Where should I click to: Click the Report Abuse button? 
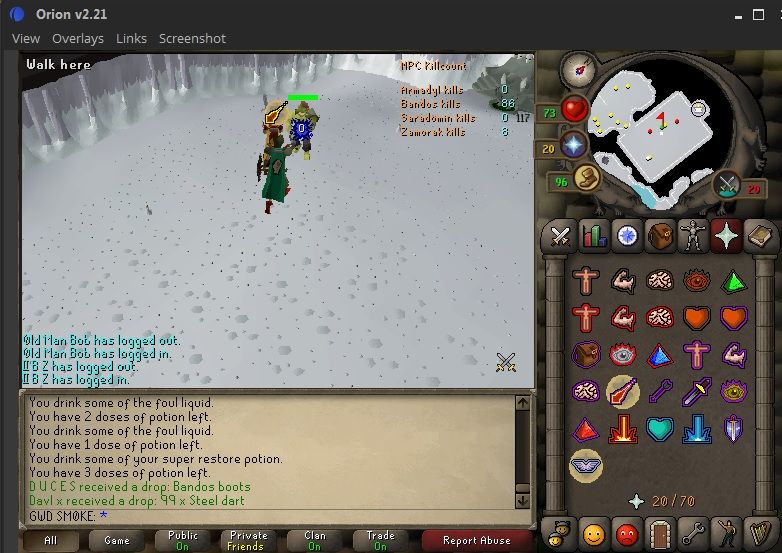(x=478, y=540)
